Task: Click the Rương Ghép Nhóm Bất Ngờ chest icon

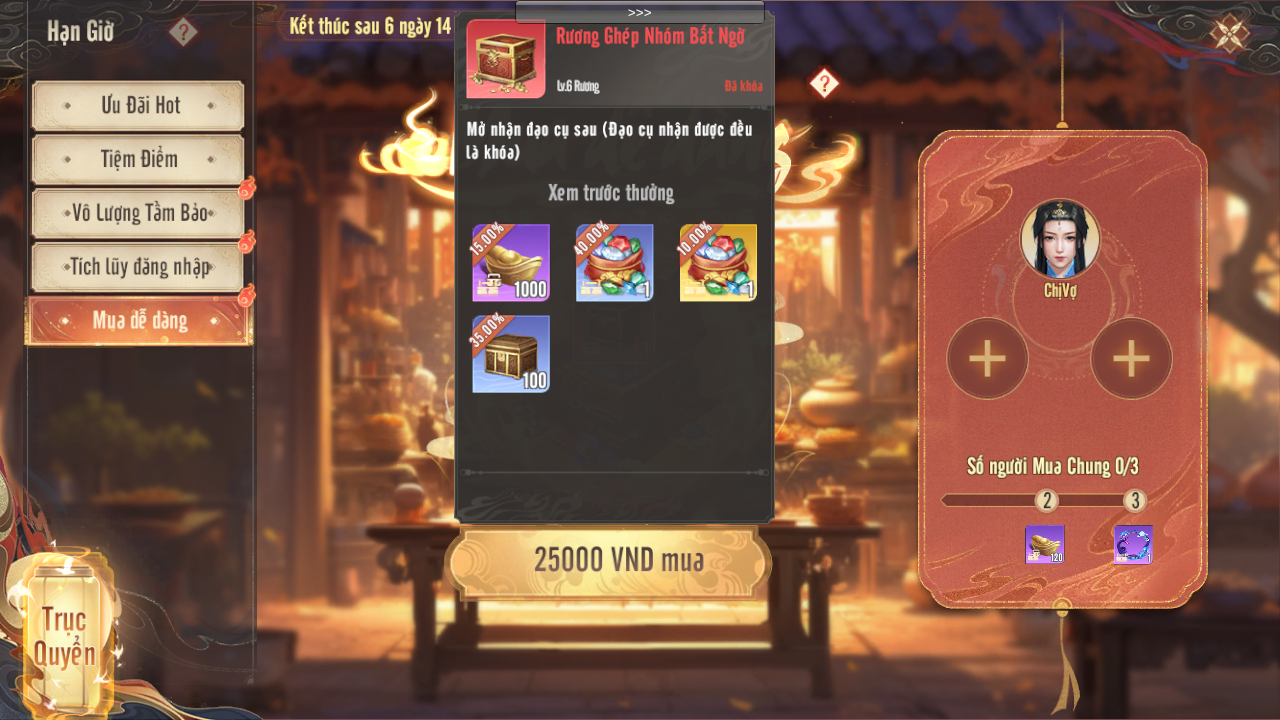Action: [x=506, y=59]
